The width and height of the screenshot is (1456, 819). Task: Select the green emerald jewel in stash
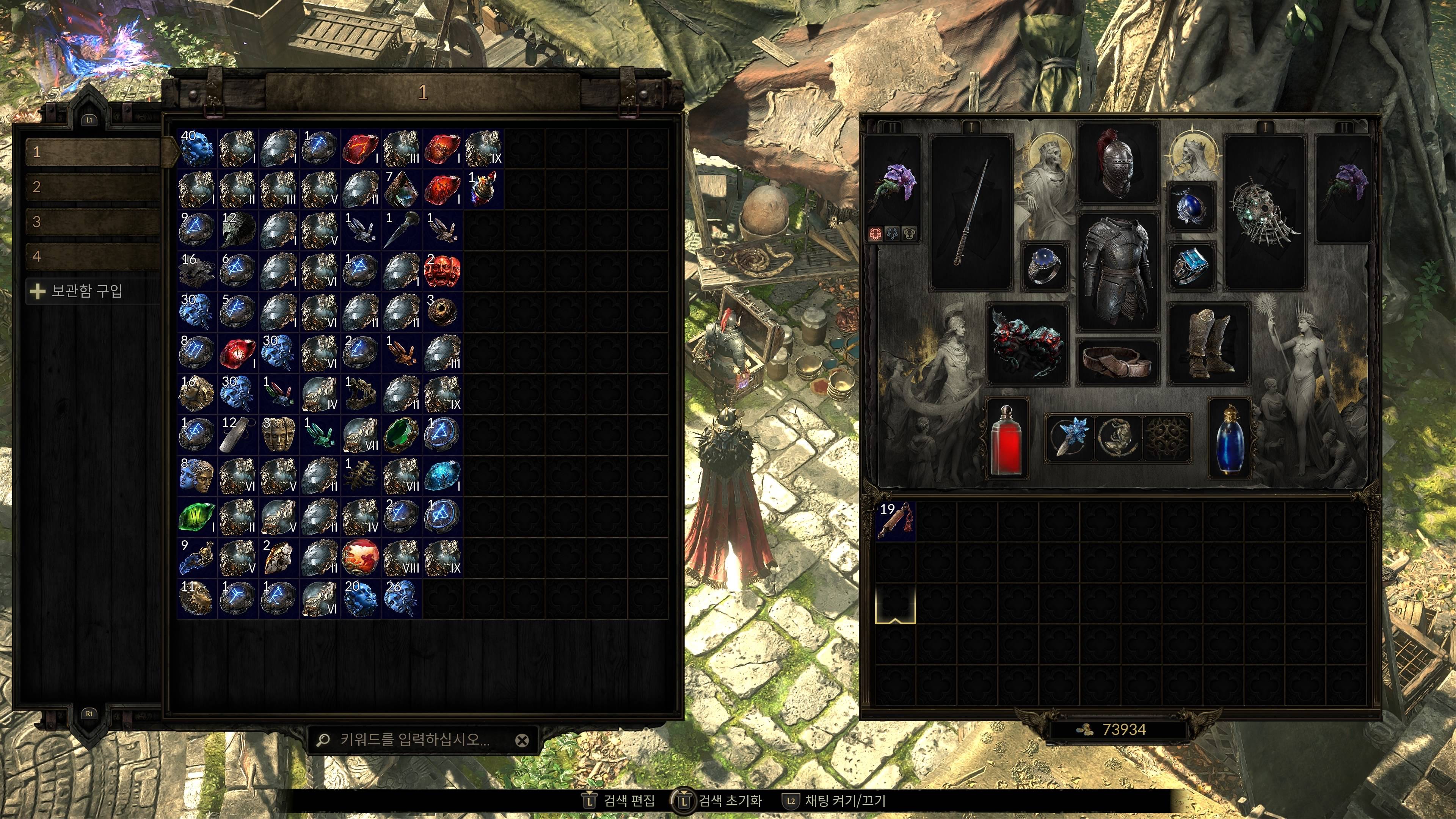point(402,435)
